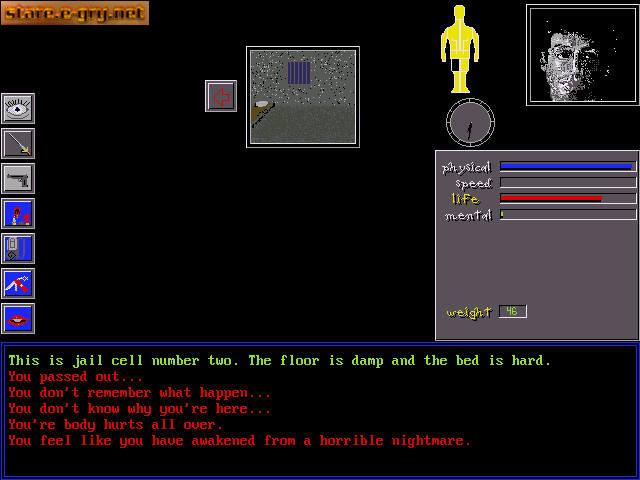The height and width of the screenshot is (480, 640).
Task: Select the pistol shoot action icon
Action: pyautogui.click(x=18, y=178)
